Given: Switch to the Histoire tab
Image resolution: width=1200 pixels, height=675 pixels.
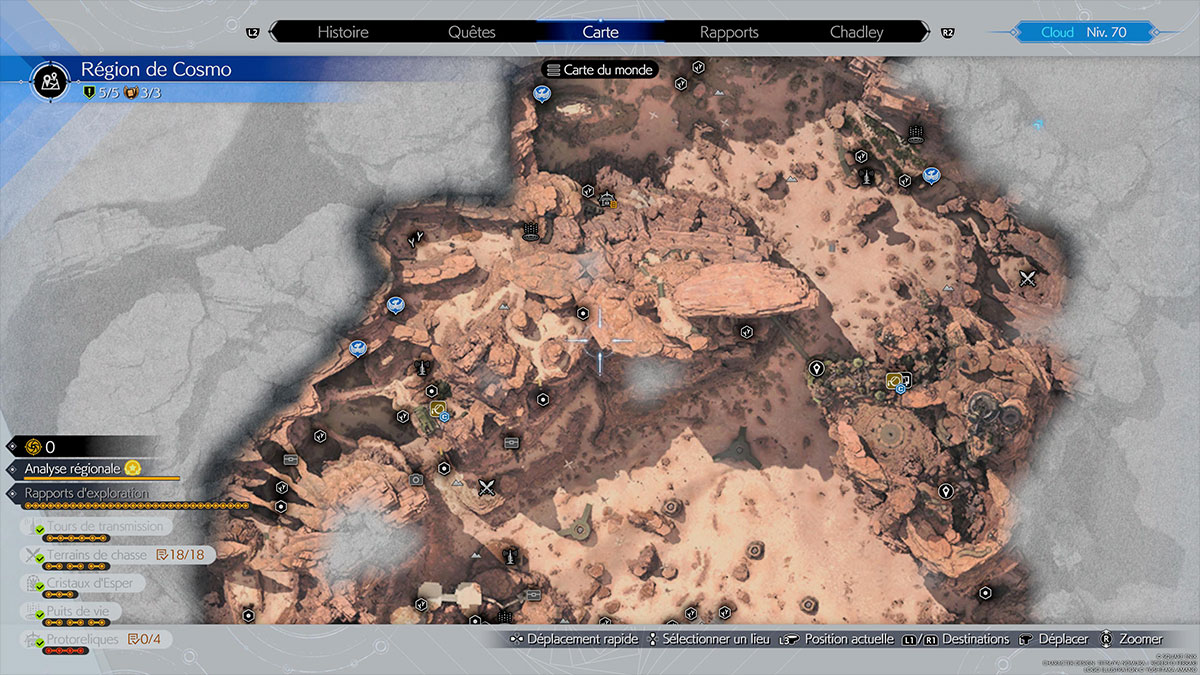Looking at the screenshot, I should tap(343, 32).
